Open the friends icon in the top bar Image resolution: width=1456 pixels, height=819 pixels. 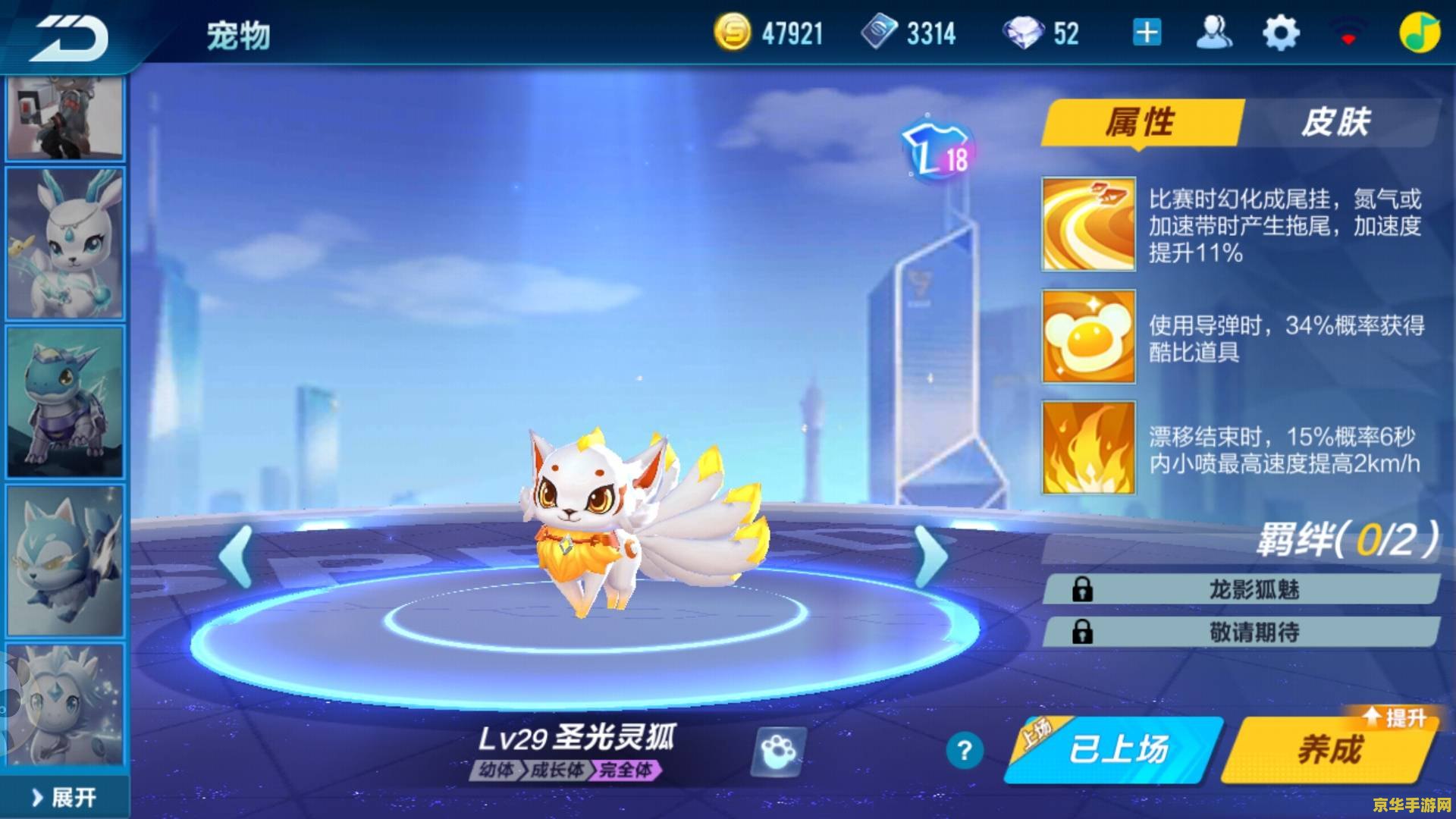click(1213, 32)
